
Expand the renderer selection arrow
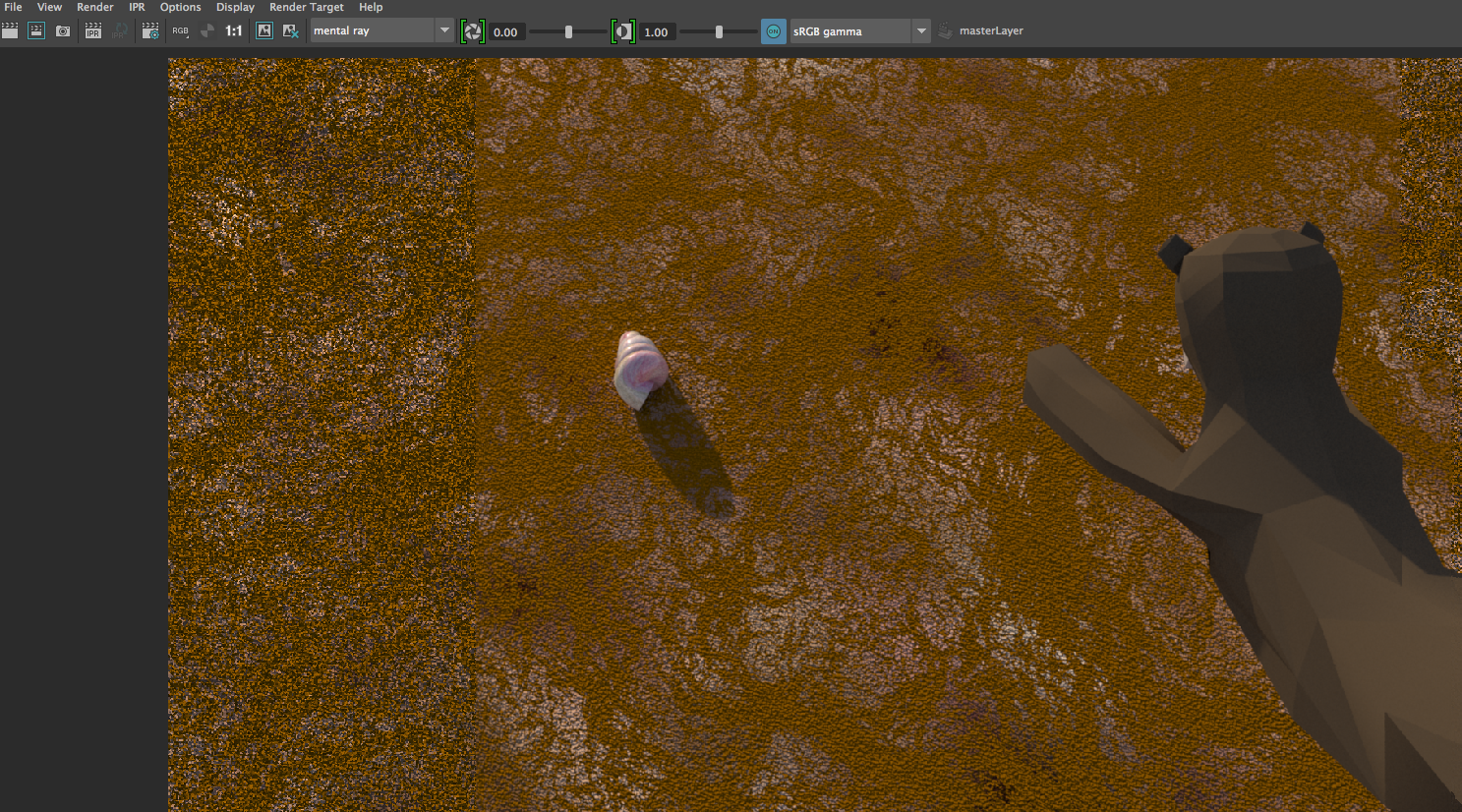(444, 30)
